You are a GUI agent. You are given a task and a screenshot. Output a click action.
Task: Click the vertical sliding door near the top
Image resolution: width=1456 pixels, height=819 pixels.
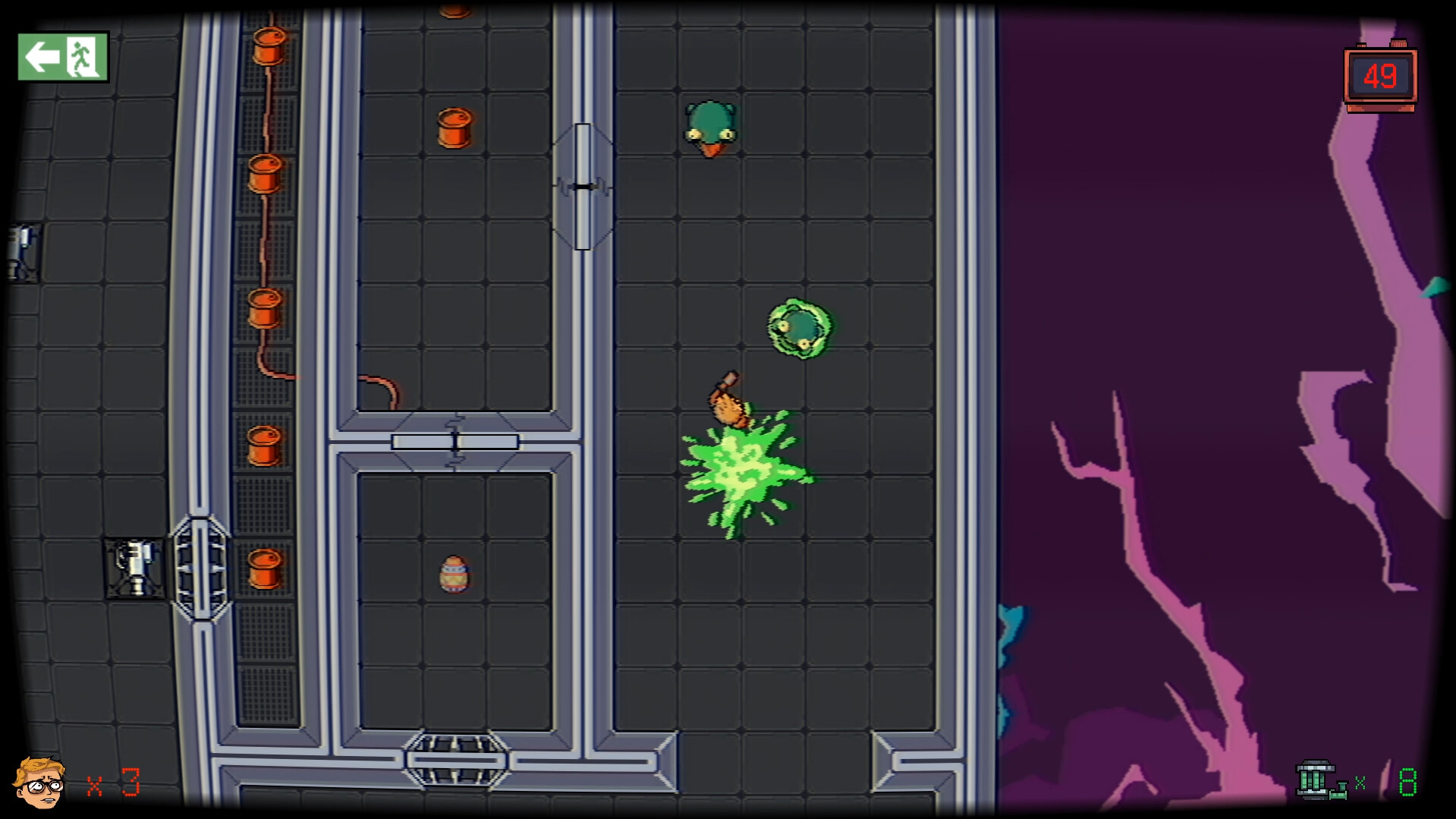583,184
